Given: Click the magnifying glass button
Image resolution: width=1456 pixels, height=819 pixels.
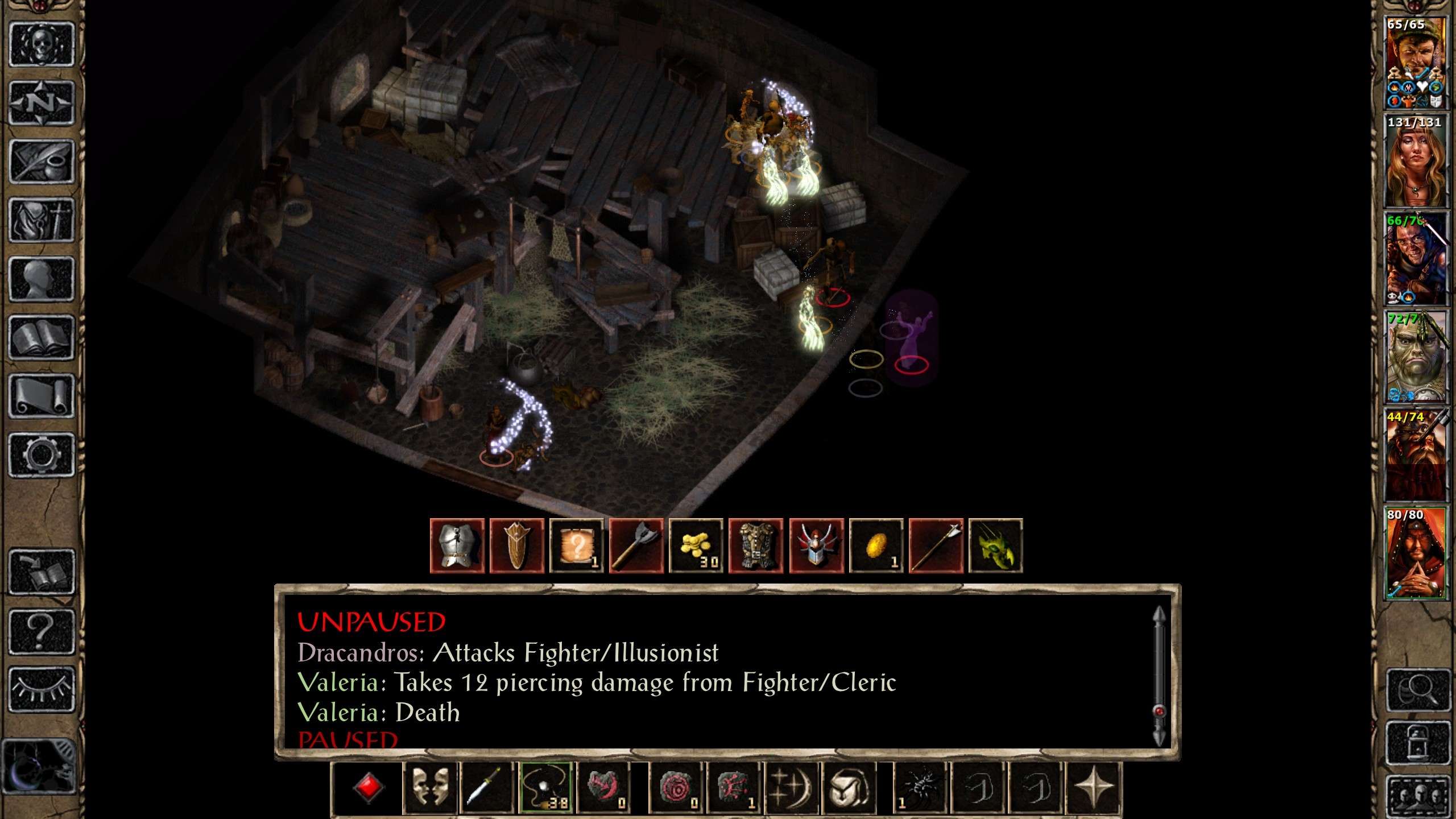Looking at the screenshot, I should 1416,690.
